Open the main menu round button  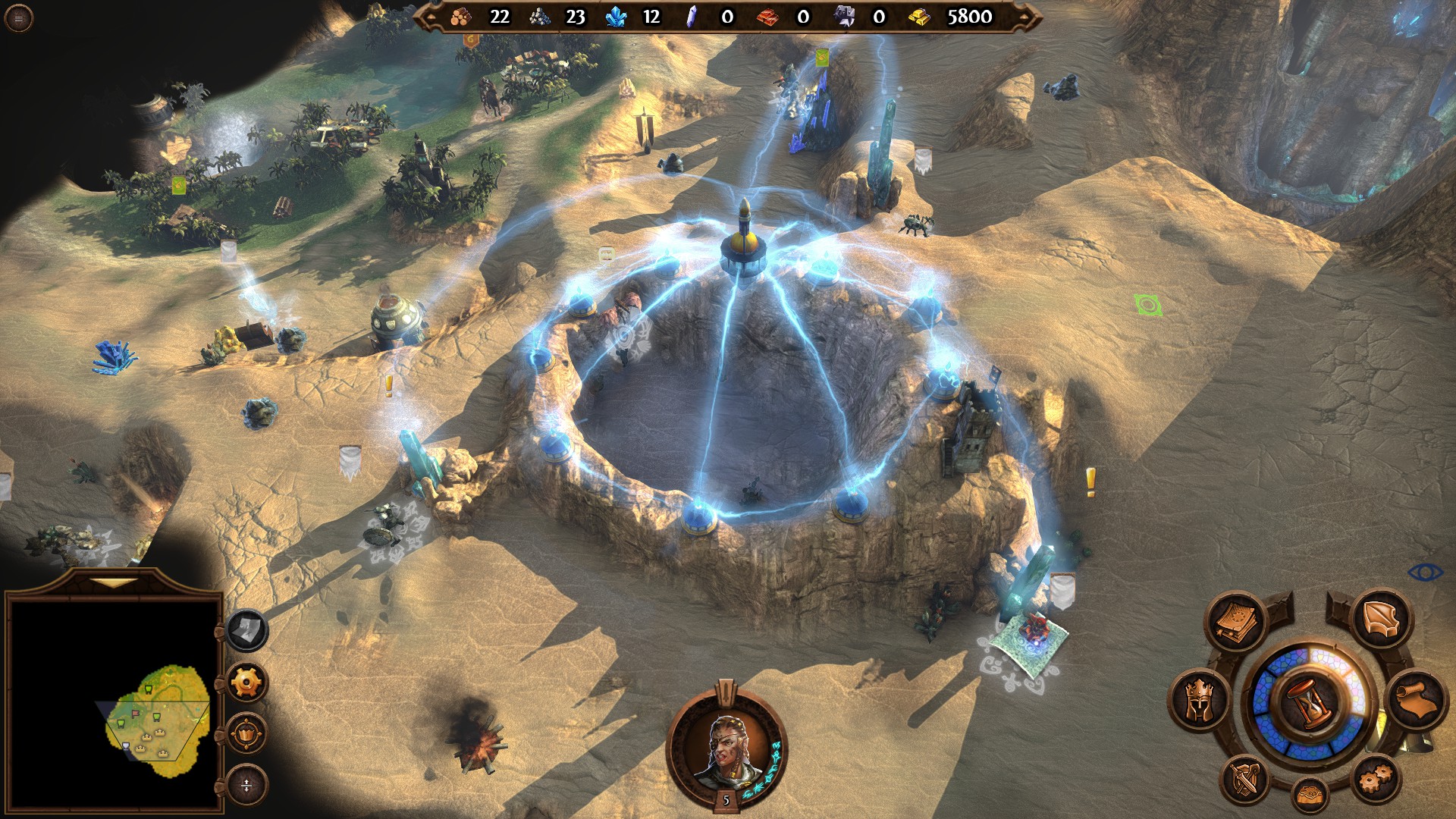point(18,18)
